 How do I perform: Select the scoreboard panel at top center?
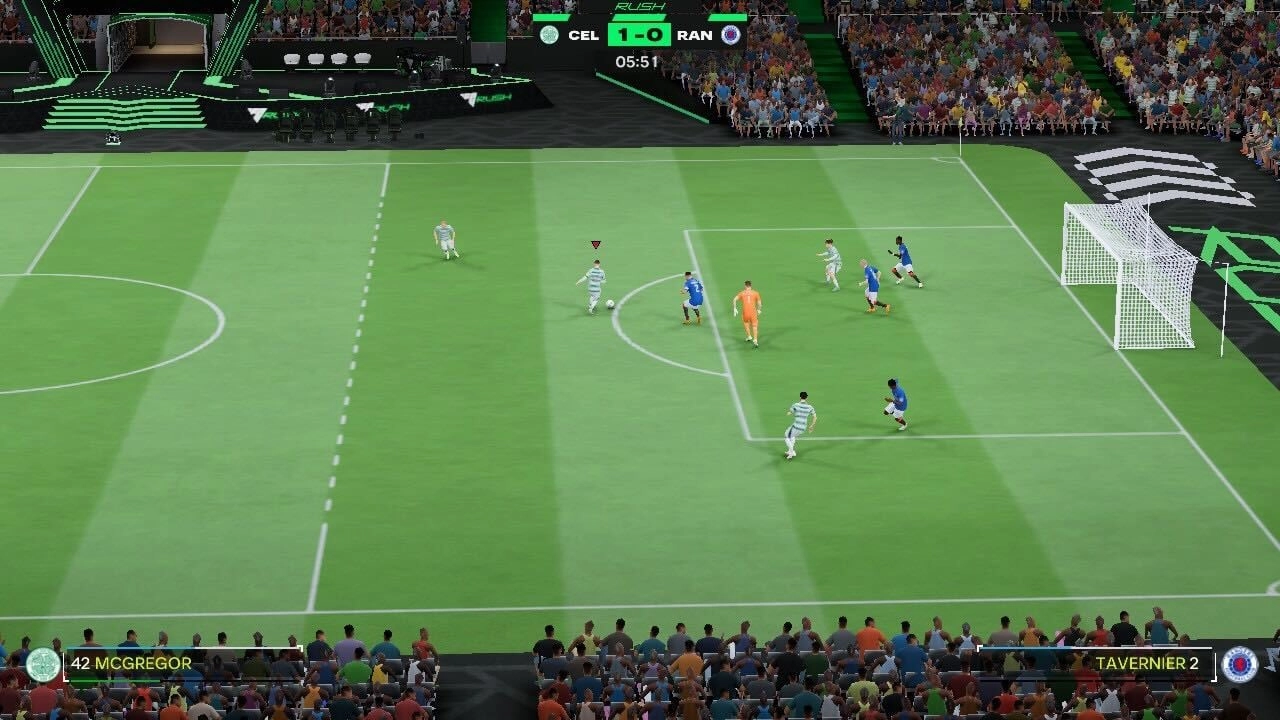638,35
